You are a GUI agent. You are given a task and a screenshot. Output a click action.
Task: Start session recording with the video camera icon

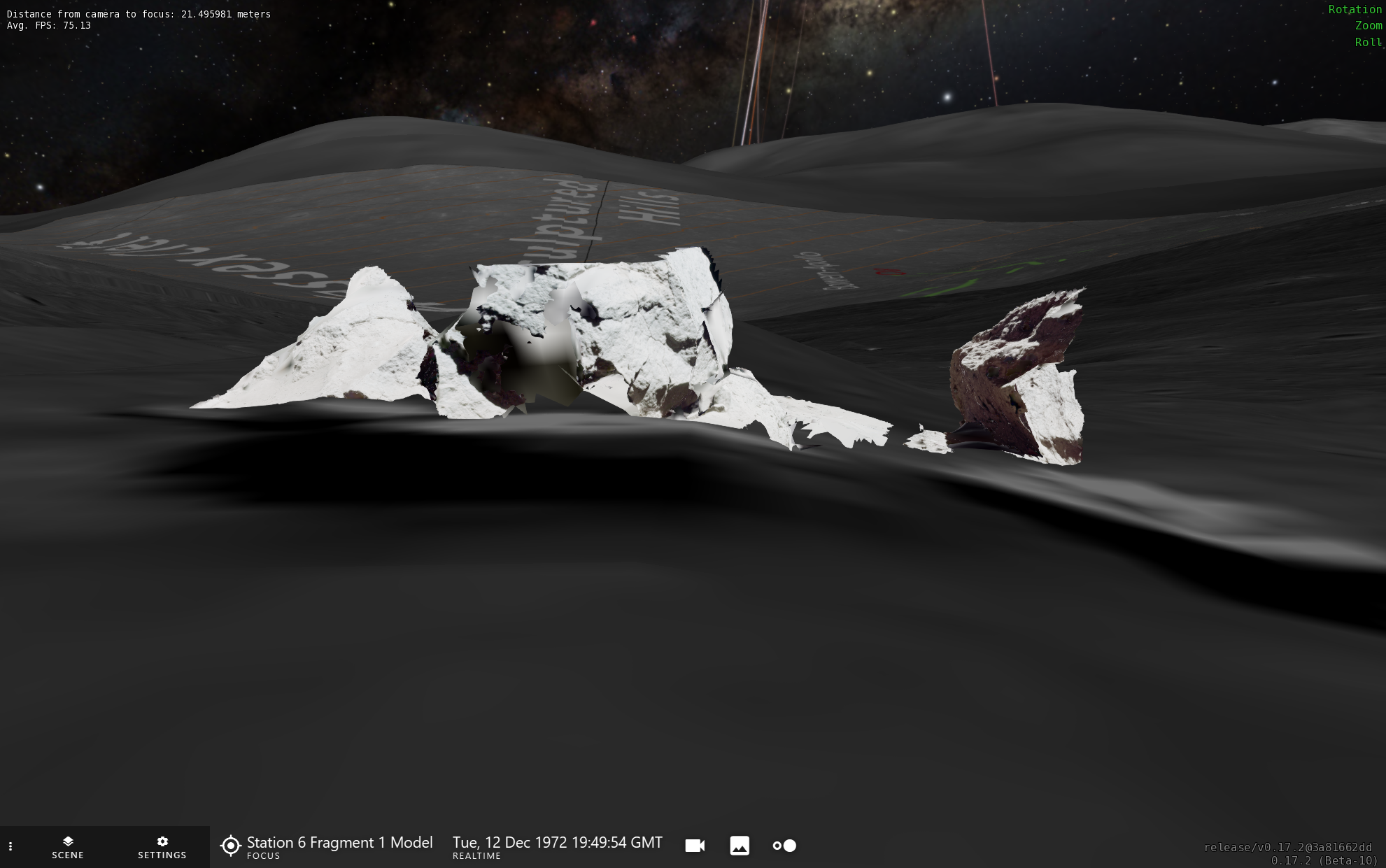(x=694, y=845)
